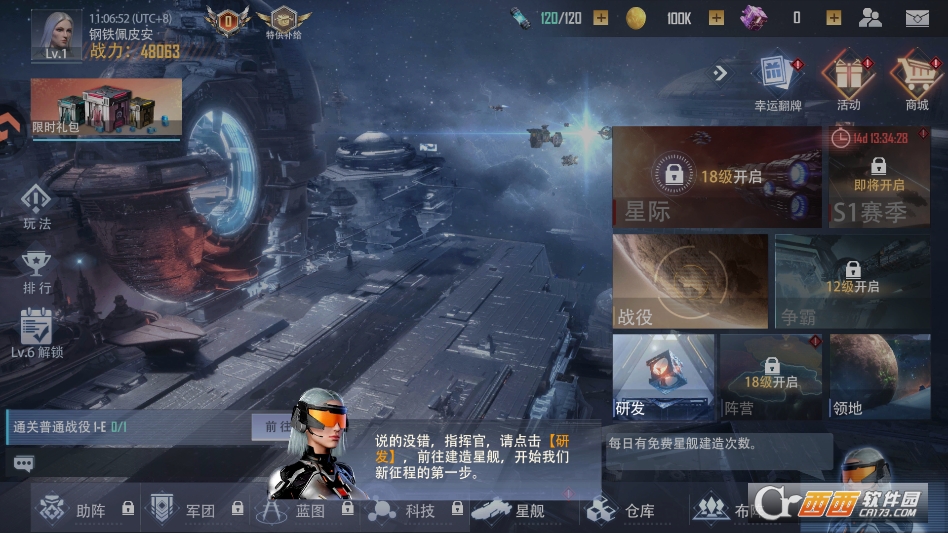Select the S1赛季 season panel
The height and width of the screenshot is (533, 948).
(x=879, y=177)
